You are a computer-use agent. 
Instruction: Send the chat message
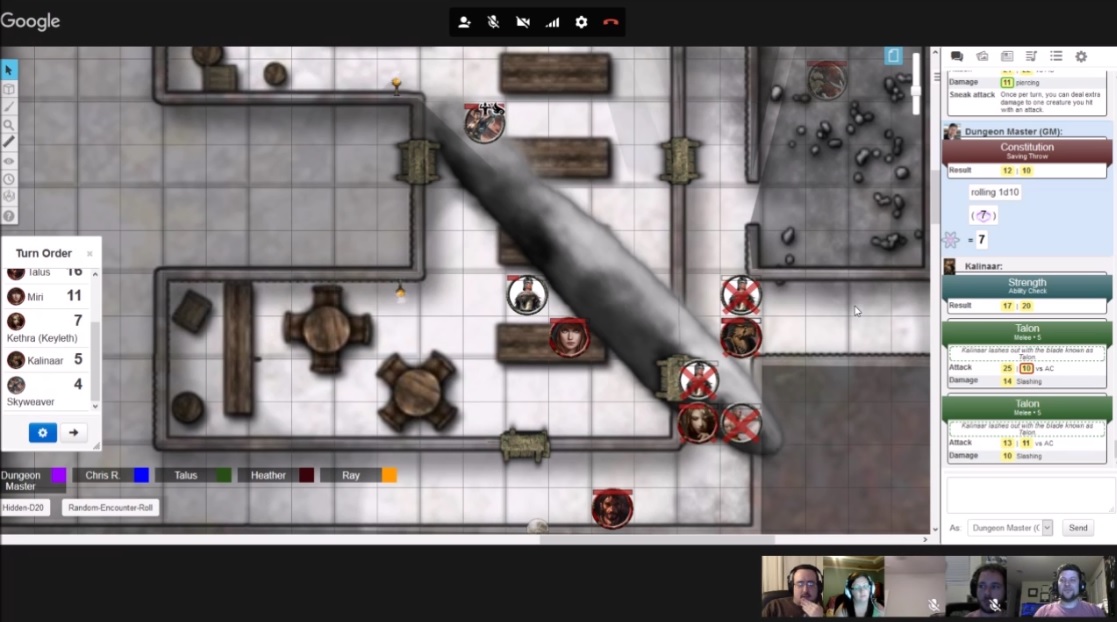point(1078,527)
